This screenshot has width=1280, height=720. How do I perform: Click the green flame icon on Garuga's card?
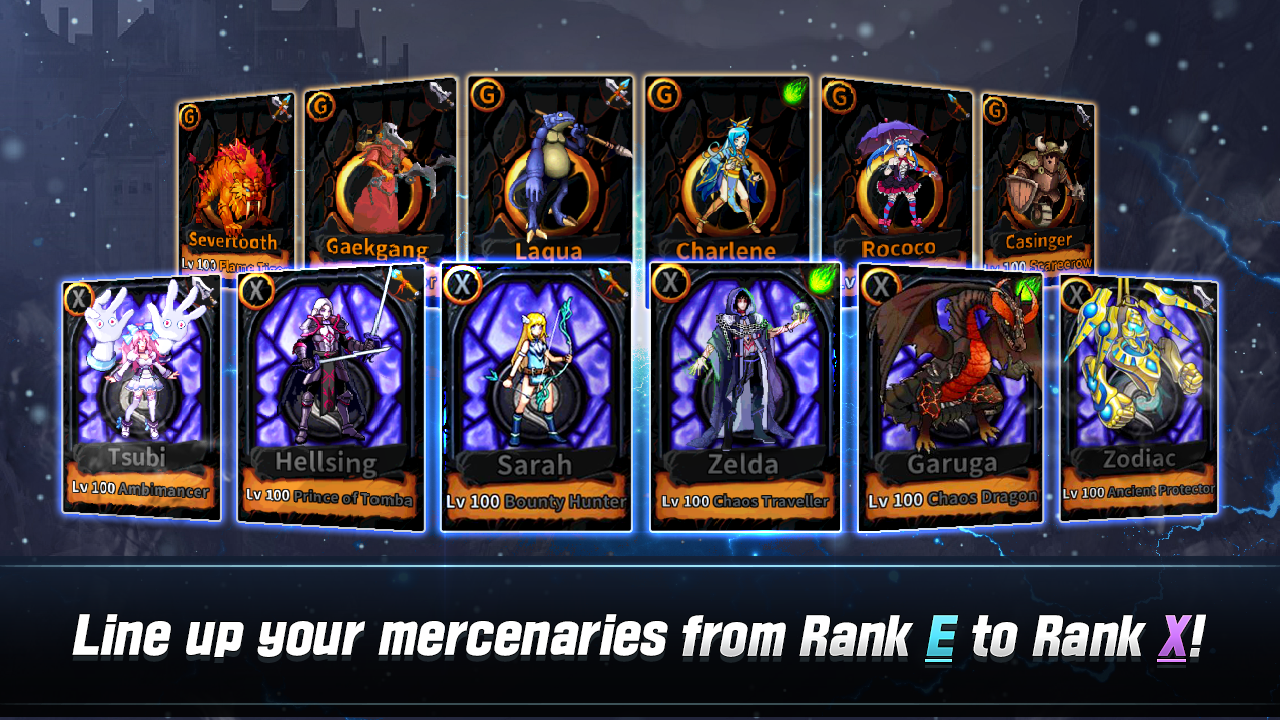1026,288
